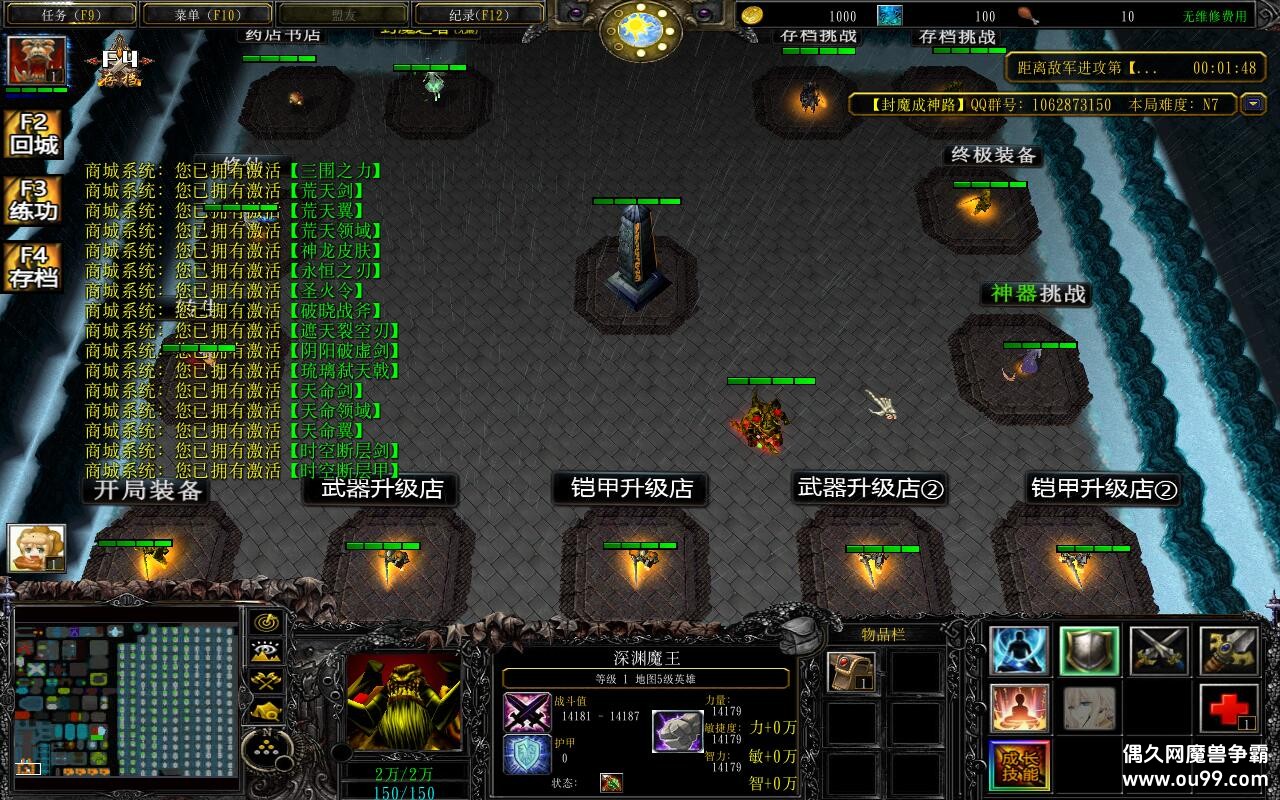1280x800 pixels.
Task: Click on the minimap
Action: (127, 692)
